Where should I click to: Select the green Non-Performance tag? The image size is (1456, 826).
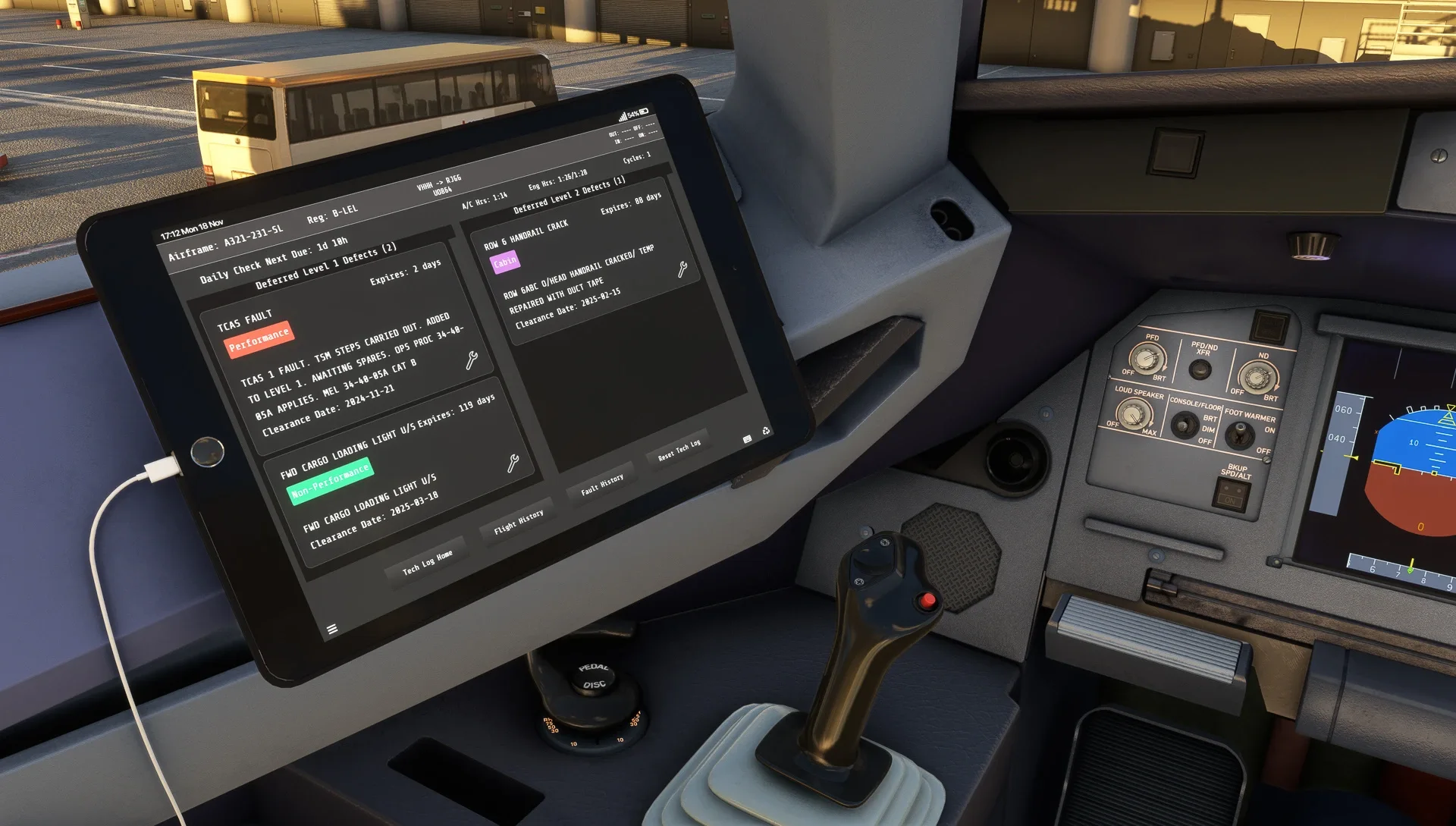[331, 482]
